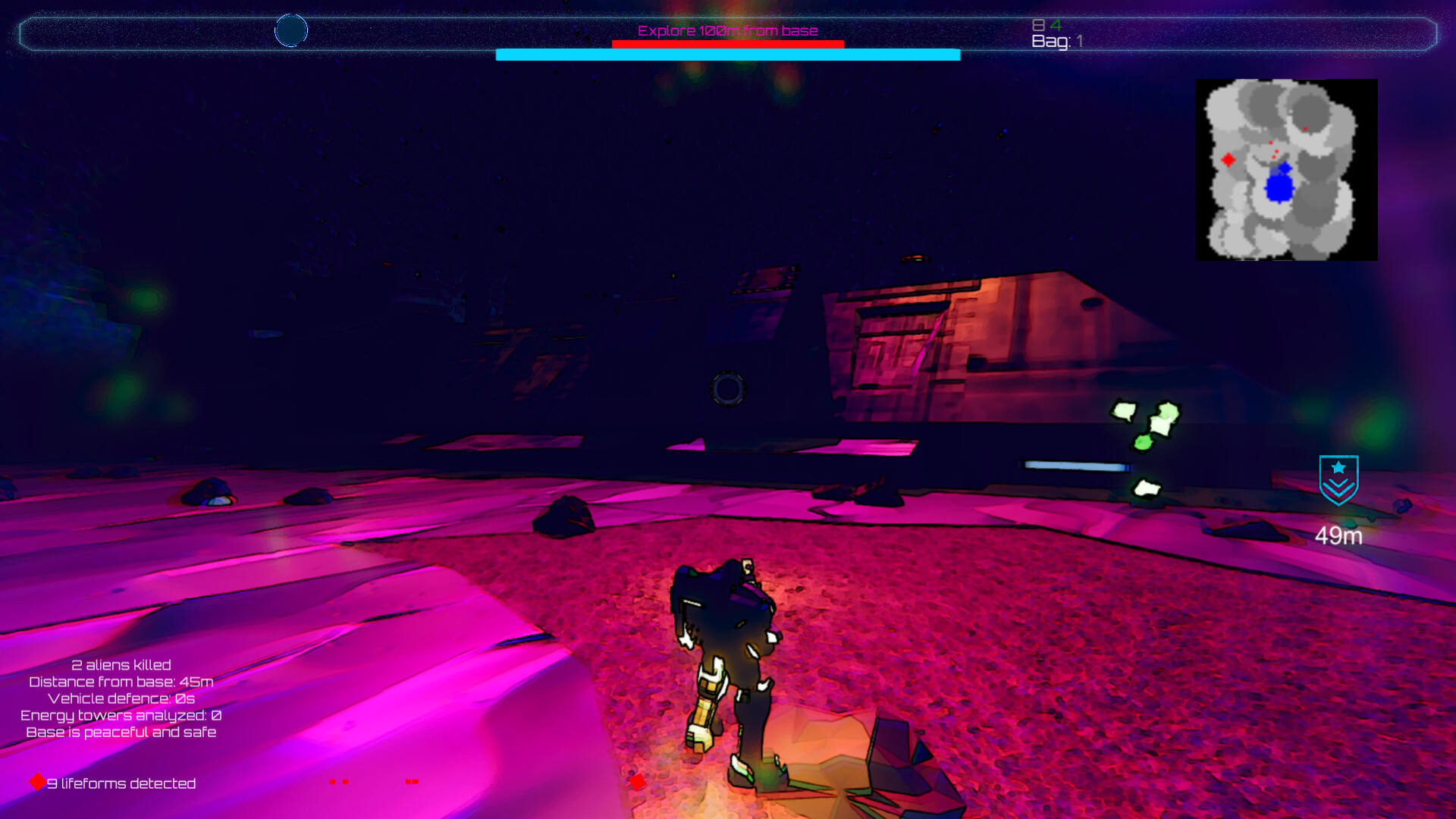Click the Base is peaceful and safe message
Viewport: 1456px width, 819px height.
121,733
